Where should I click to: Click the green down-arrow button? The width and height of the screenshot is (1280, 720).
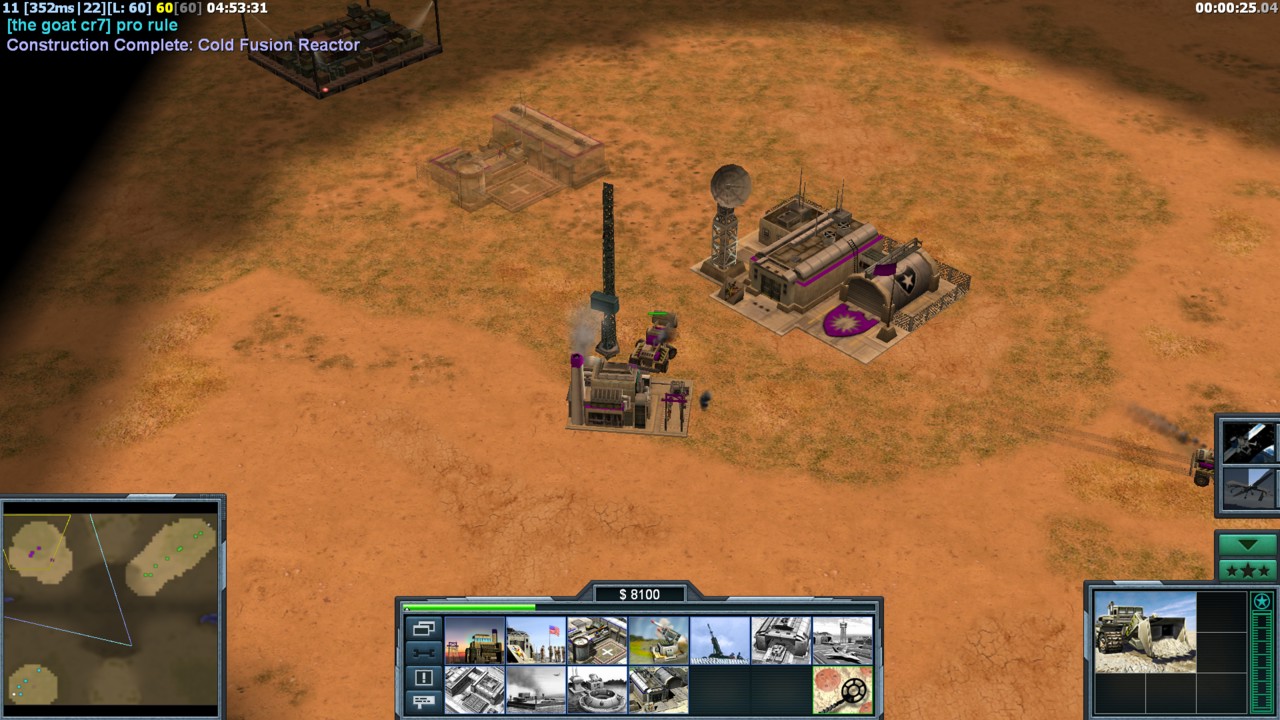pyautogui.click(x=1247, y=545)
